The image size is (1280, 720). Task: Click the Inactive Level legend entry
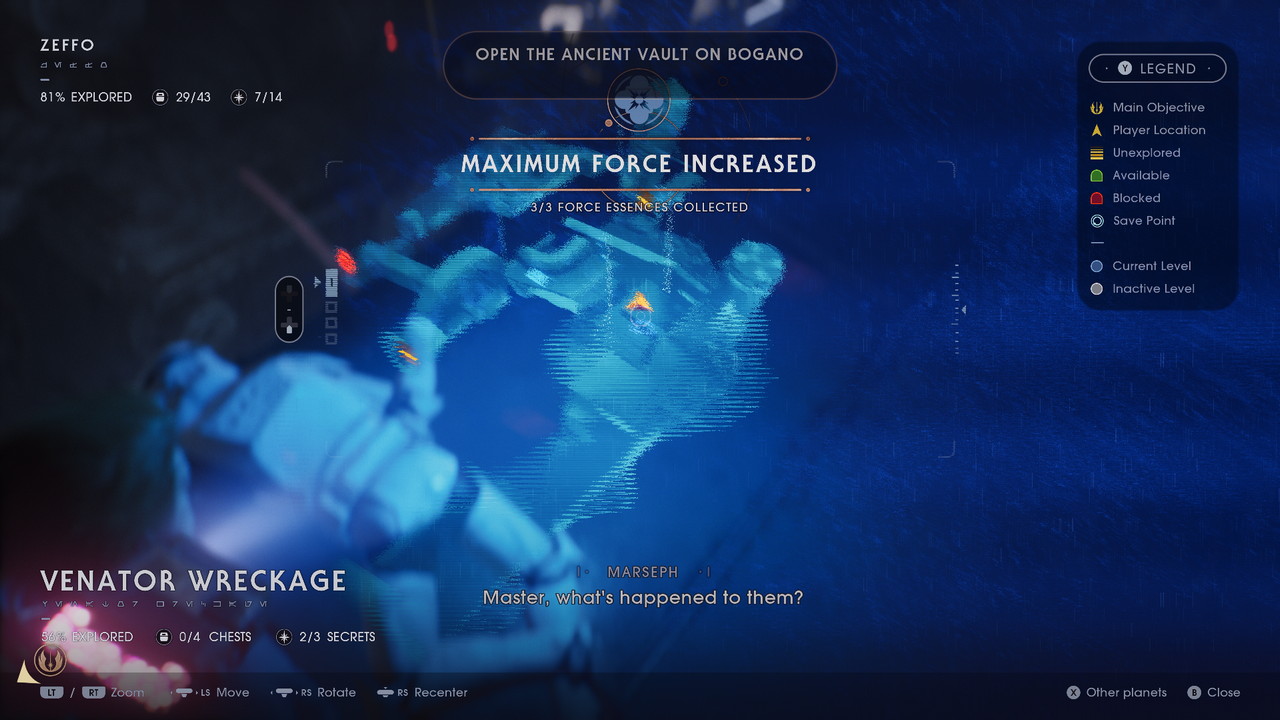tap(1153, 289)
